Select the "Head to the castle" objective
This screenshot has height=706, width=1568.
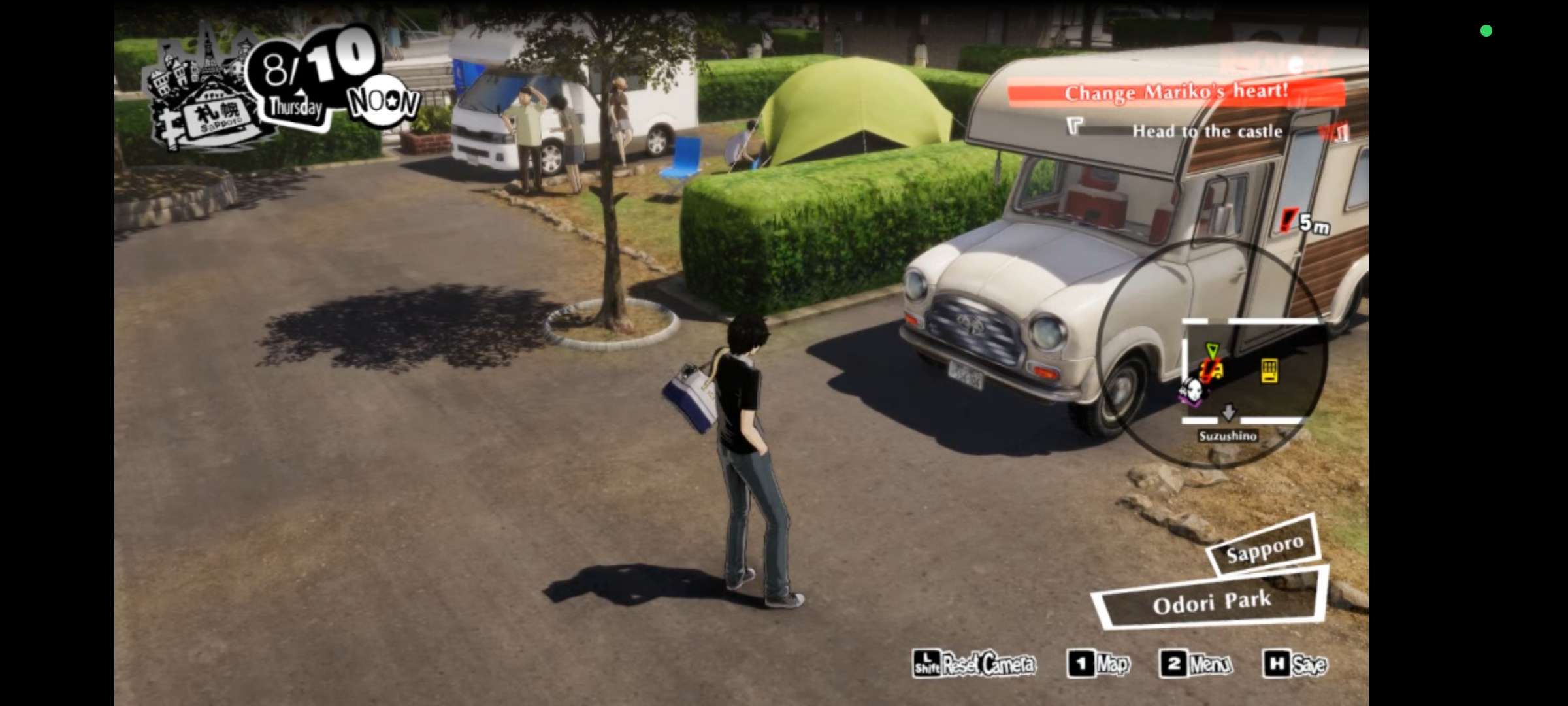click(1207, 131)
